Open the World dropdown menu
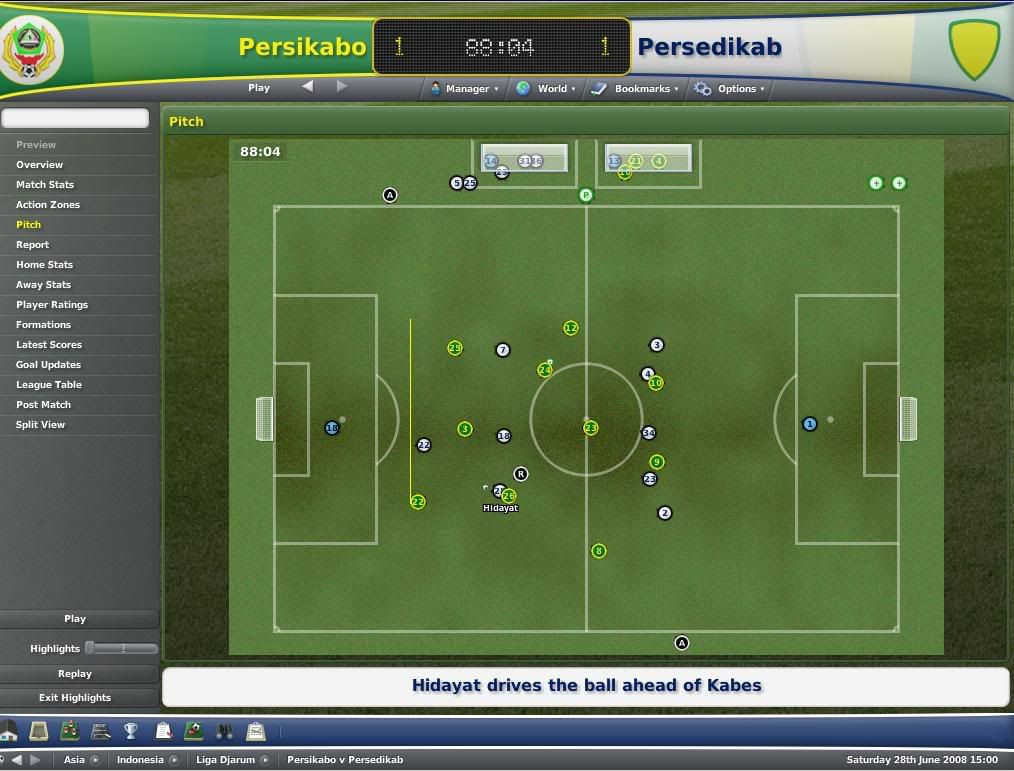 [547, 89]
